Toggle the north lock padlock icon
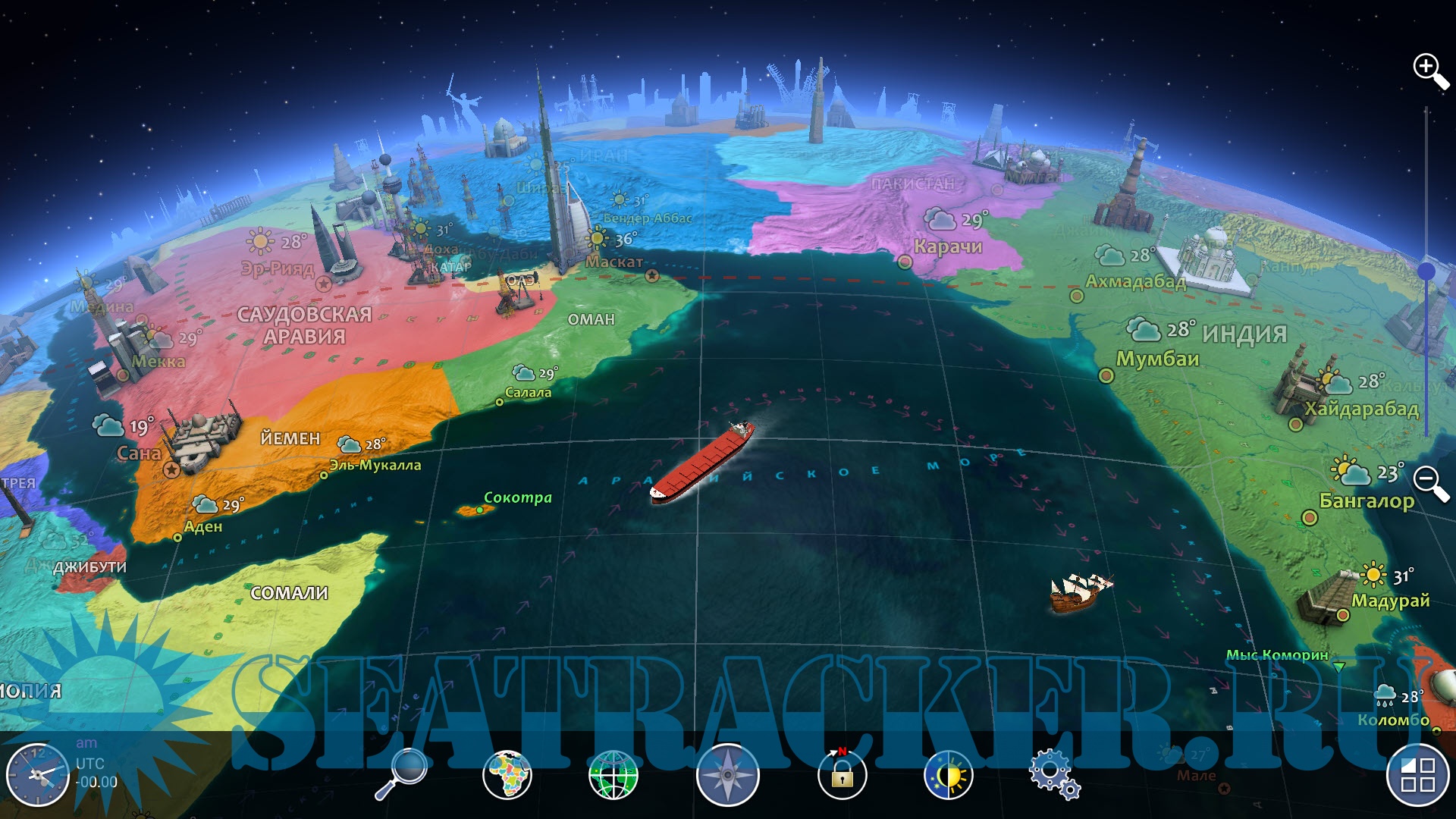This screenshot has width=1456, height=819. click(x=842, y=775)
